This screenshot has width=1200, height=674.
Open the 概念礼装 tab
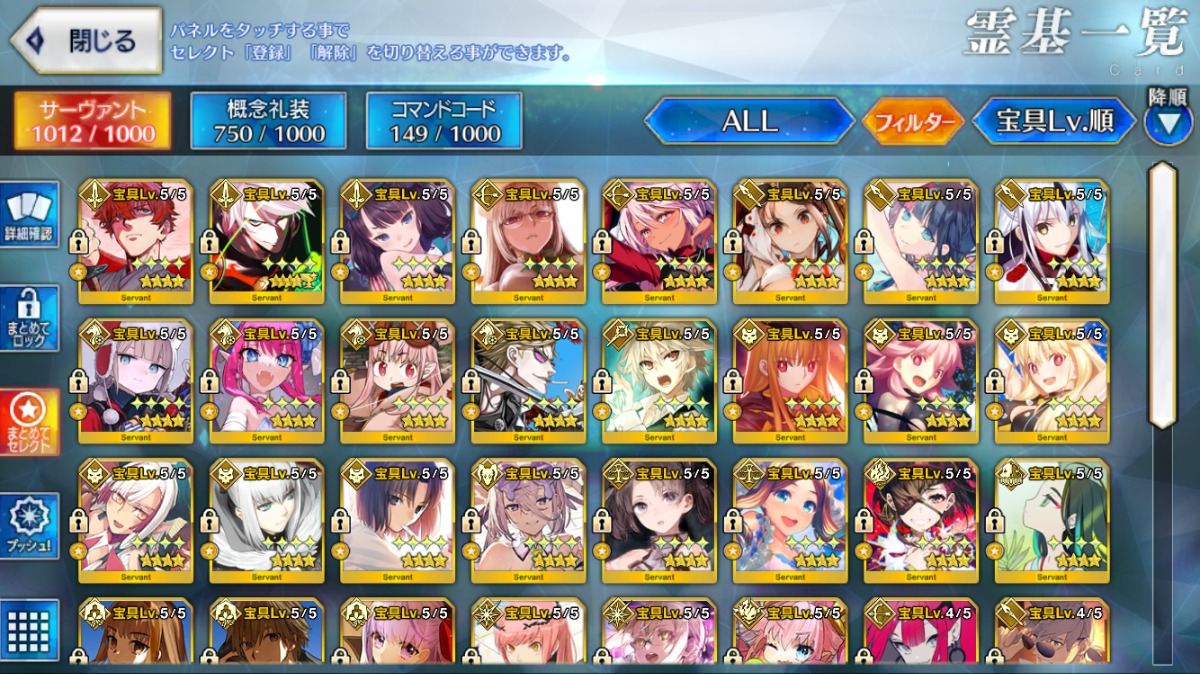268,121
